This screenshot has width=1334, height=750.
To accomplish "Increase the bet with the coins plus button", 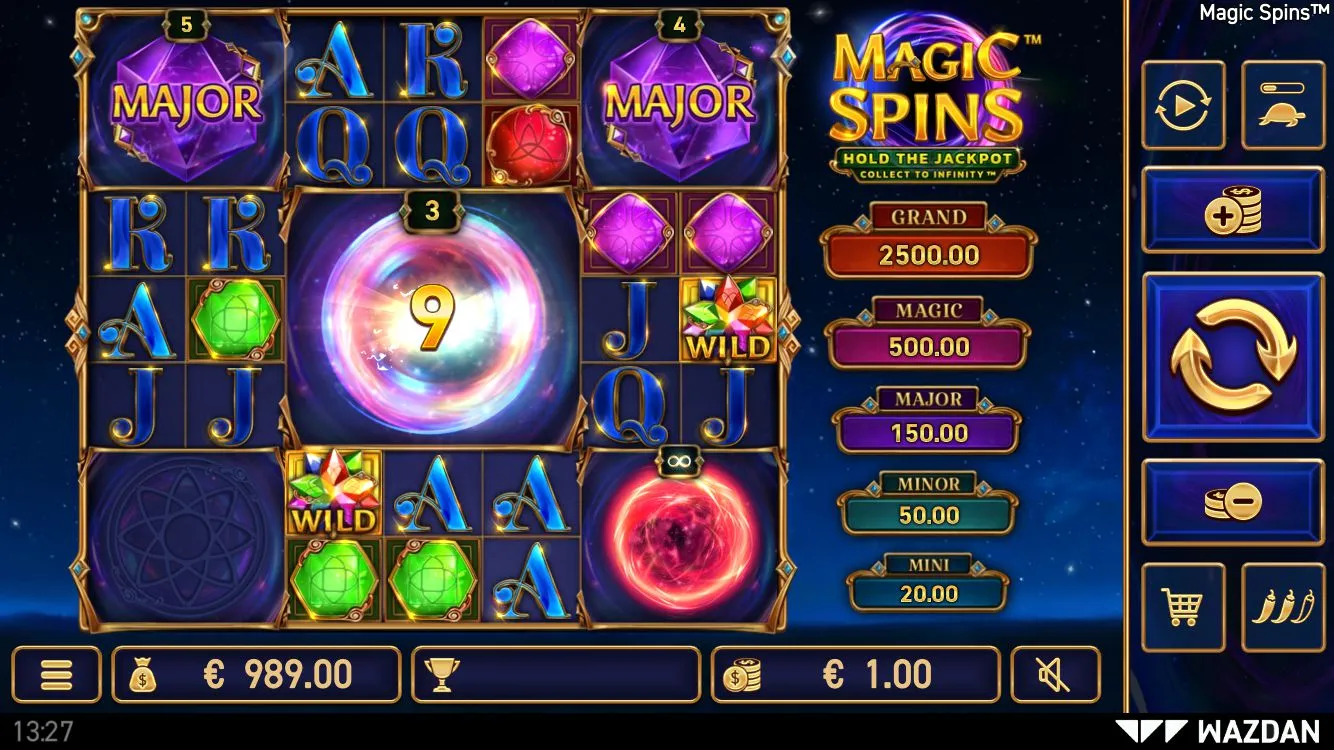I will click(x=1233, y=210).
